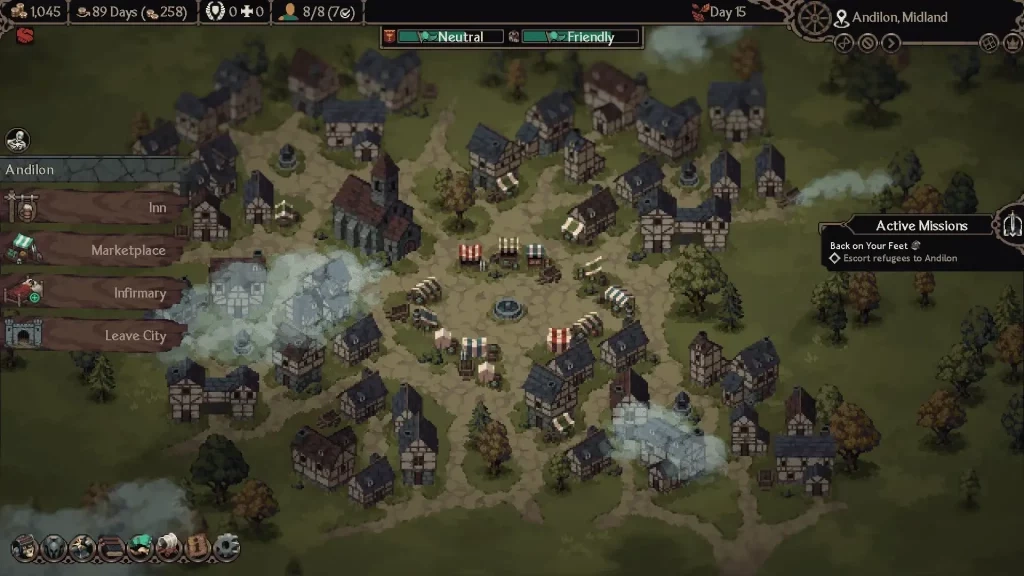The width and height of the screenshot is (1024, 576).
Task: Open the info book icon
Action: pyautogui.click(x=197, y=547)
